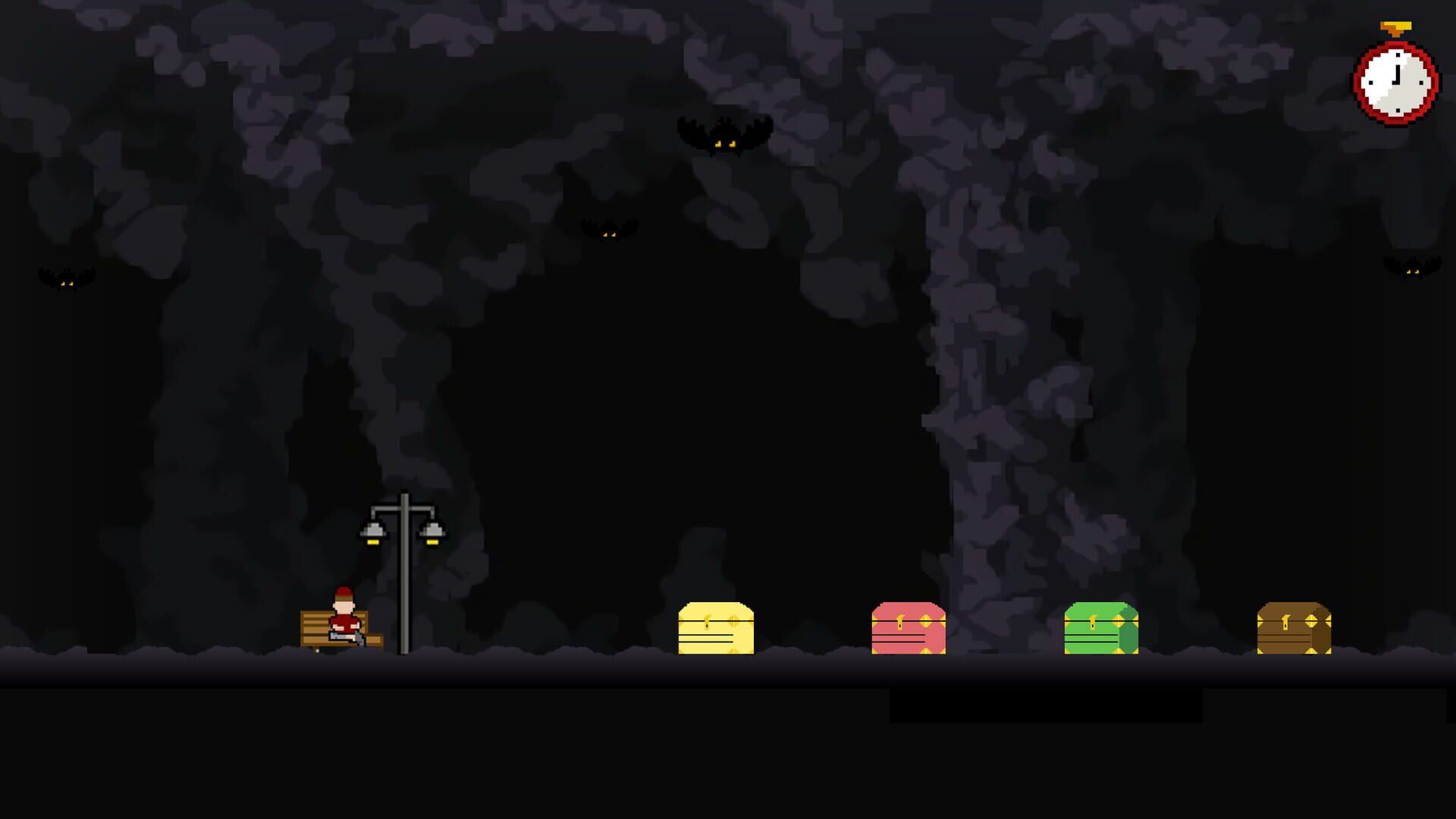The height and width of the screenshot is (819, 1456).
Task: Open the brown chest lid
Action: click(1294, 610)
